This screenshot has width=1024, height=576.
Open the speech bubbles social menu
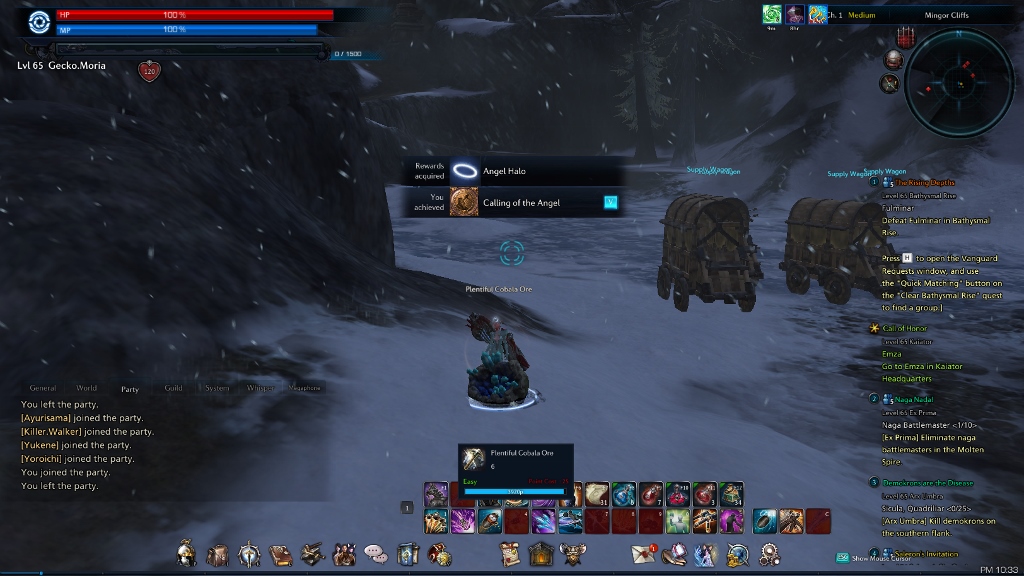coord(375,553)
